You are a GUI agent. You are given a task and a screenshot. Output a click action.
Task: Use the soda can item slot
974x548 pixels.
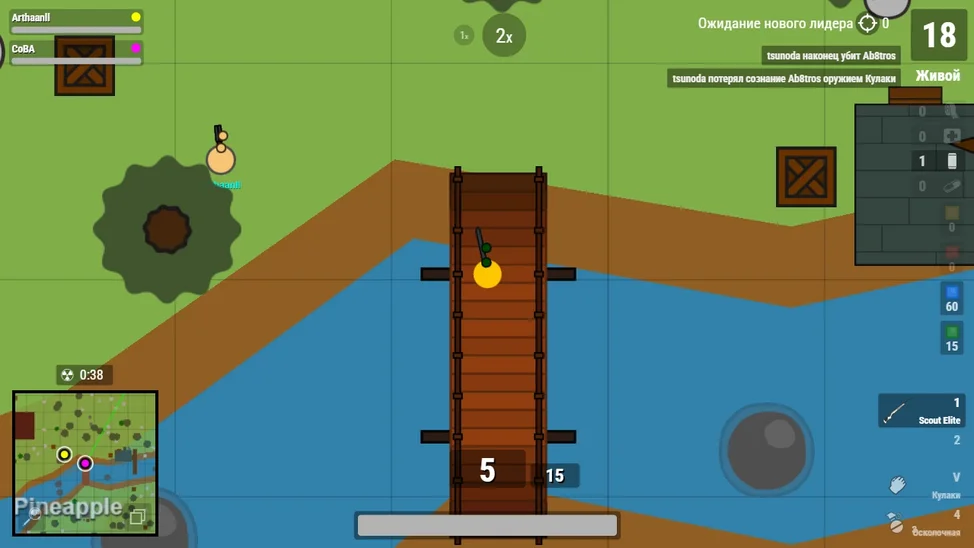950,161
